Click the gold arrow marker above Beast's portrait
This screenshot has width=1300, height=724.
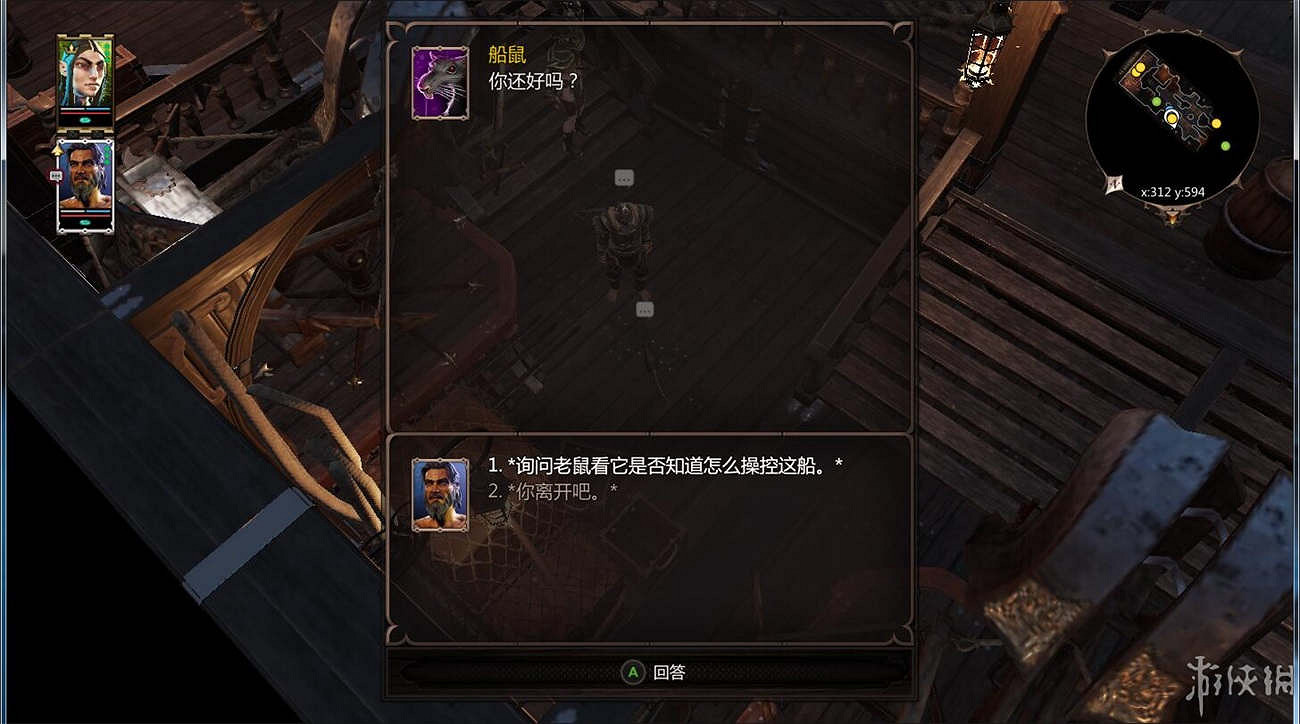(58, 150)
